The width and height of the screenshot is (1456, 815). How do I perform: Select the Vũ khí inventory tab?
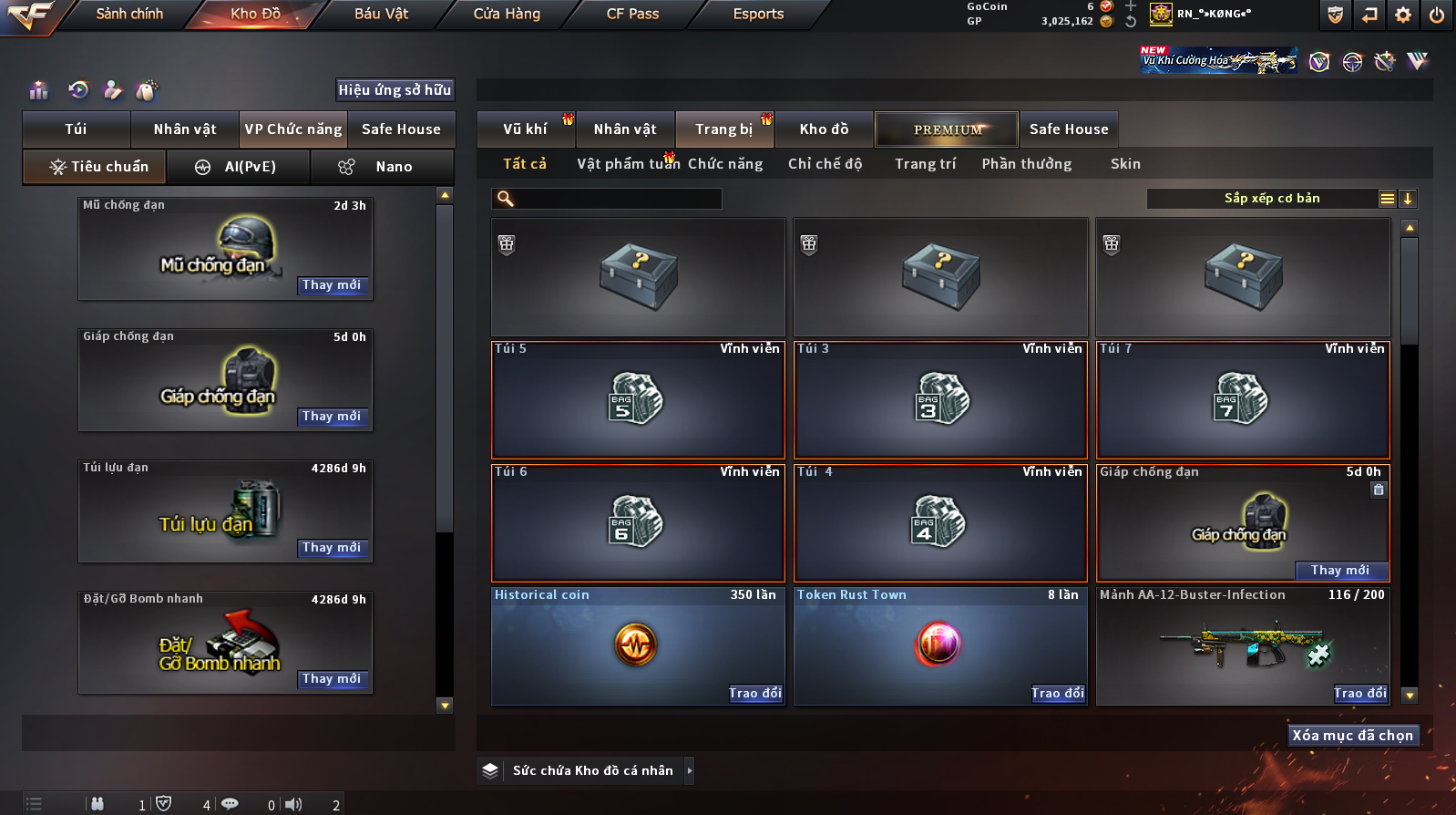coord(525,129)
